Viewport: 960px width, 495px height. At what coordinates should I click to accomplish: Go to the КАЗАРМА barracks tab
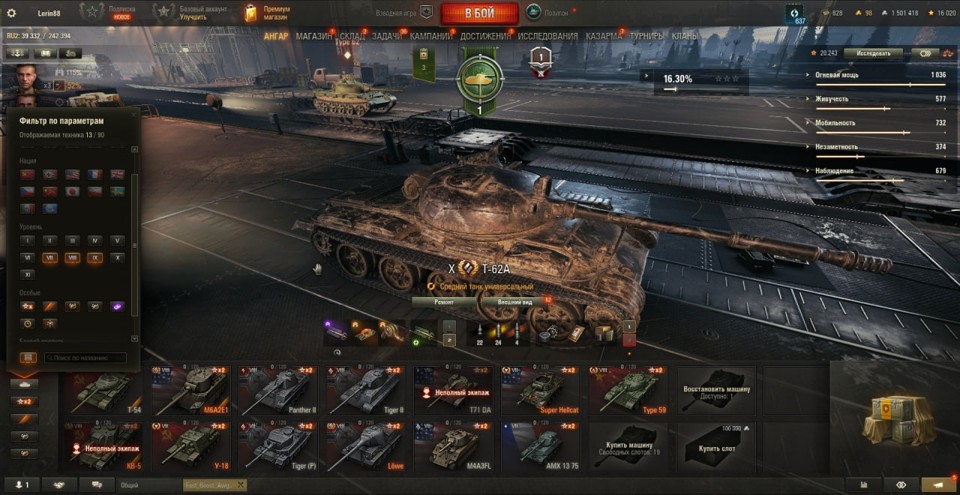tap(604, 36)
